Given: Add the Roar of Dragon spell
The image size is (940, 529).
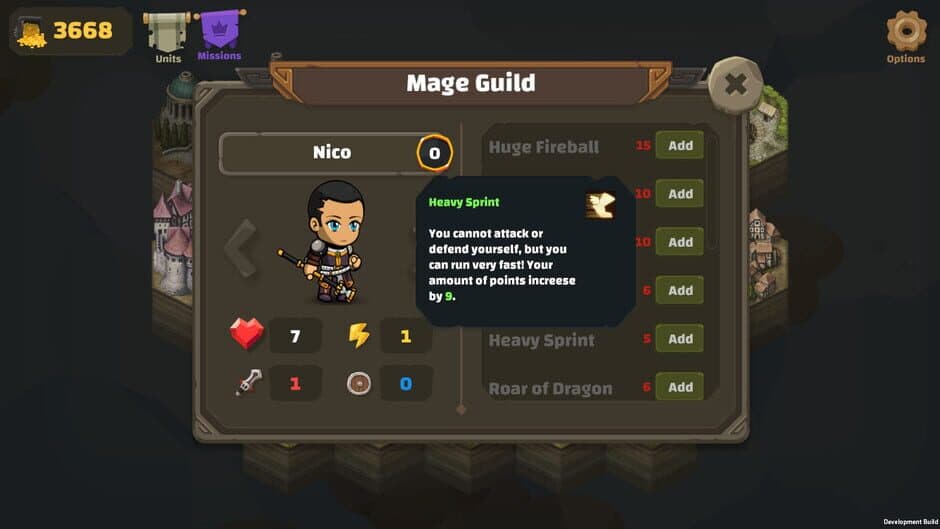Looking at the screenshot, I should coord(680,386).
